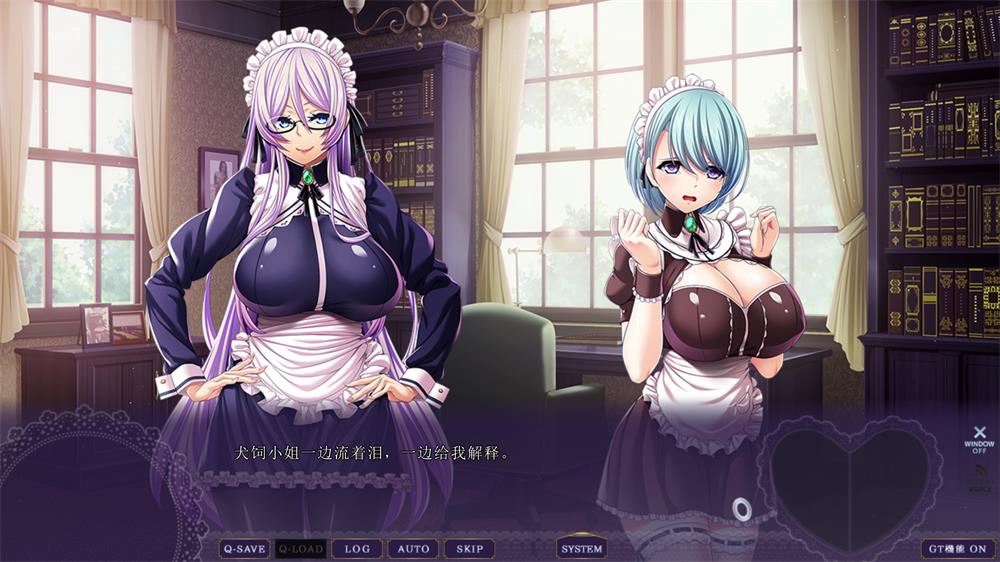Hide the text box with WINDOW OFF
1000x562 pixels.
979,436
